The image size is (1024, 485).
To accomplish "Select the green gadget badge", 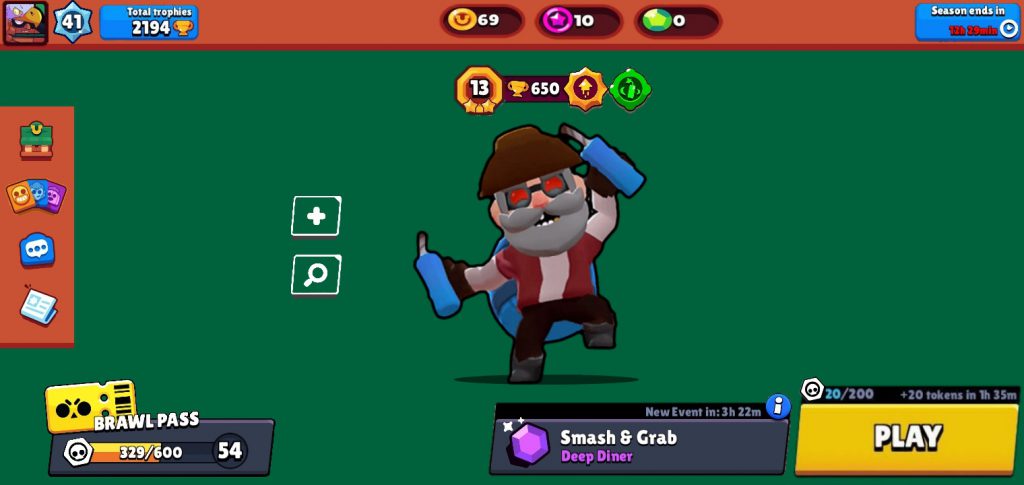I will (631, 89).
